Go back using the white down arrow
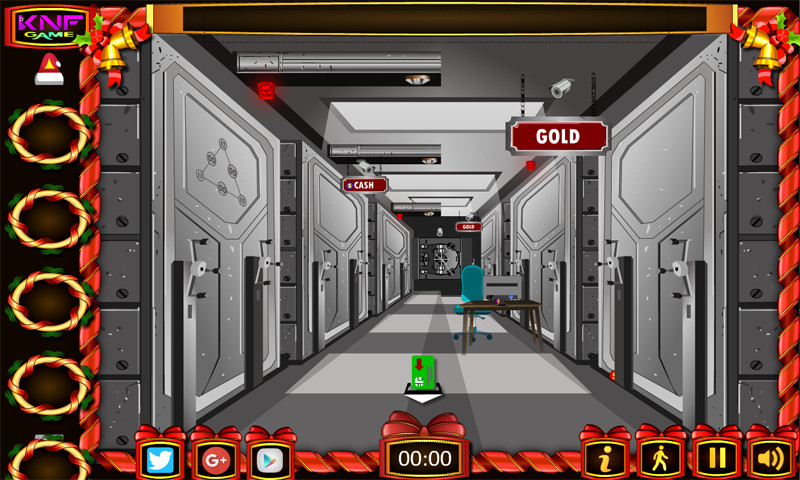The image size is (800, 480). pos(424,398)
